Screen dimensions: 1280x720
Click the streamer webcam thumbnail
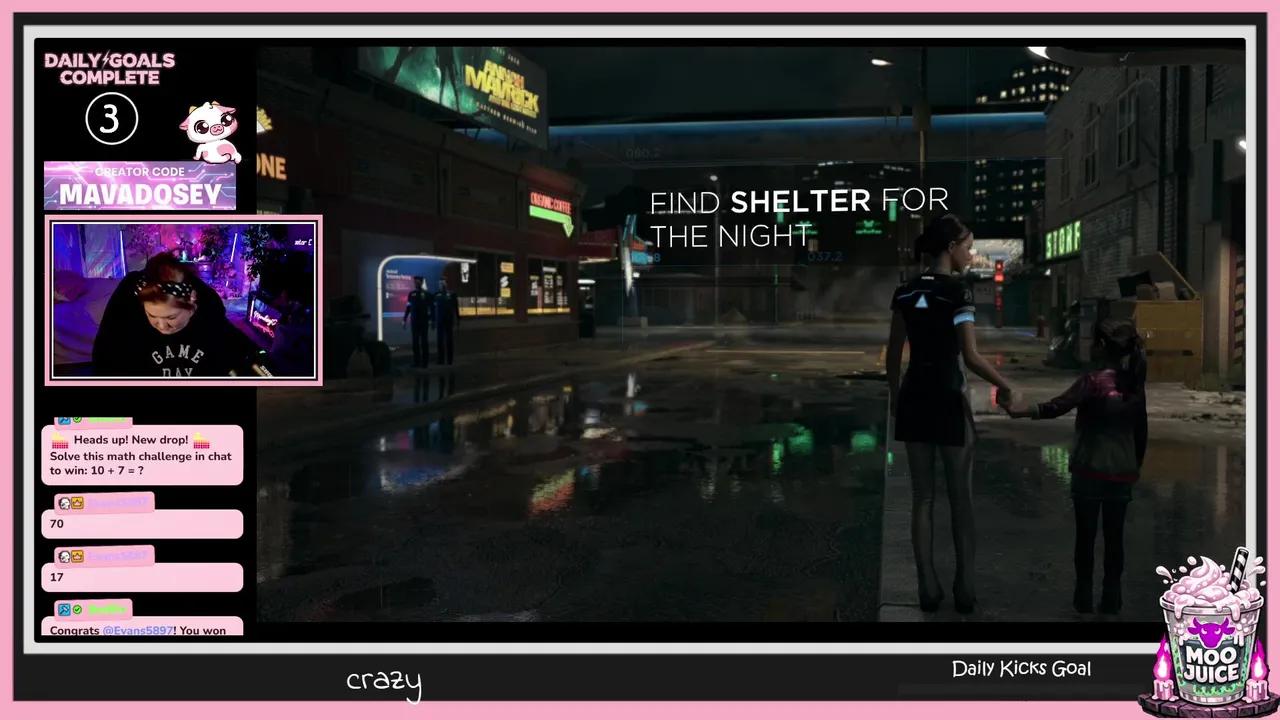[x=183, y=298]
